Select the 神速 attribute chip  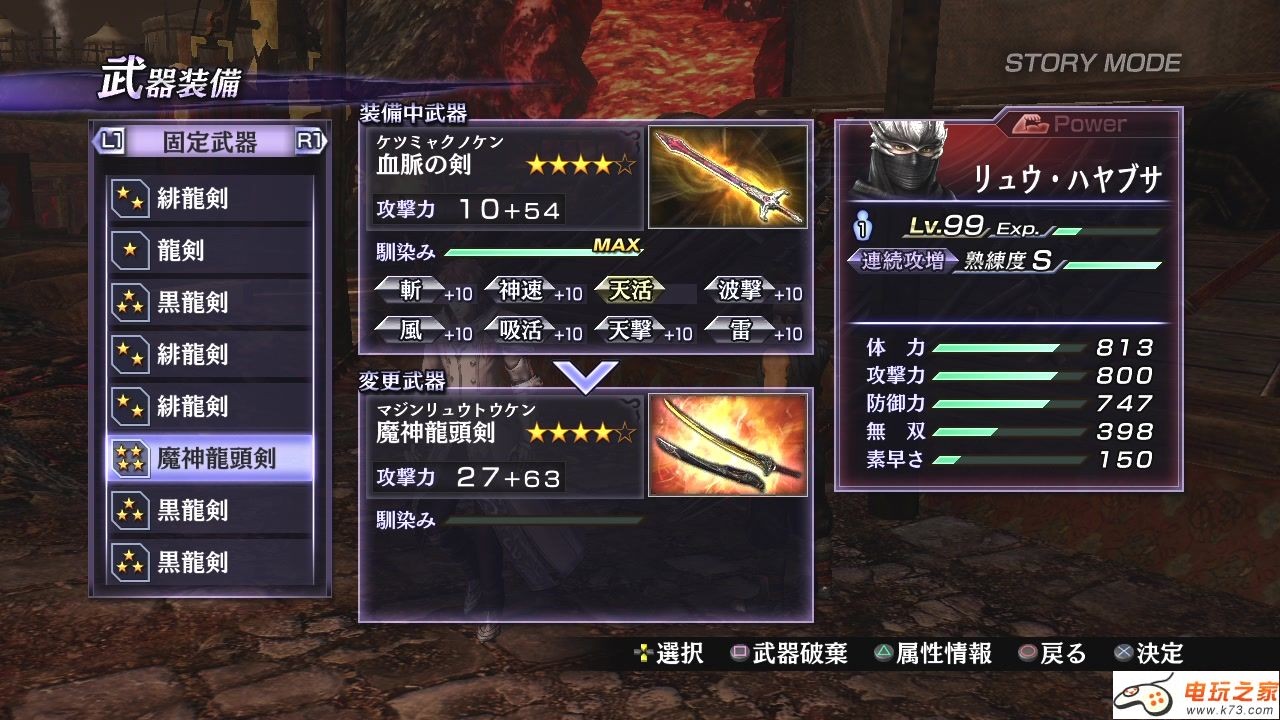521,291
